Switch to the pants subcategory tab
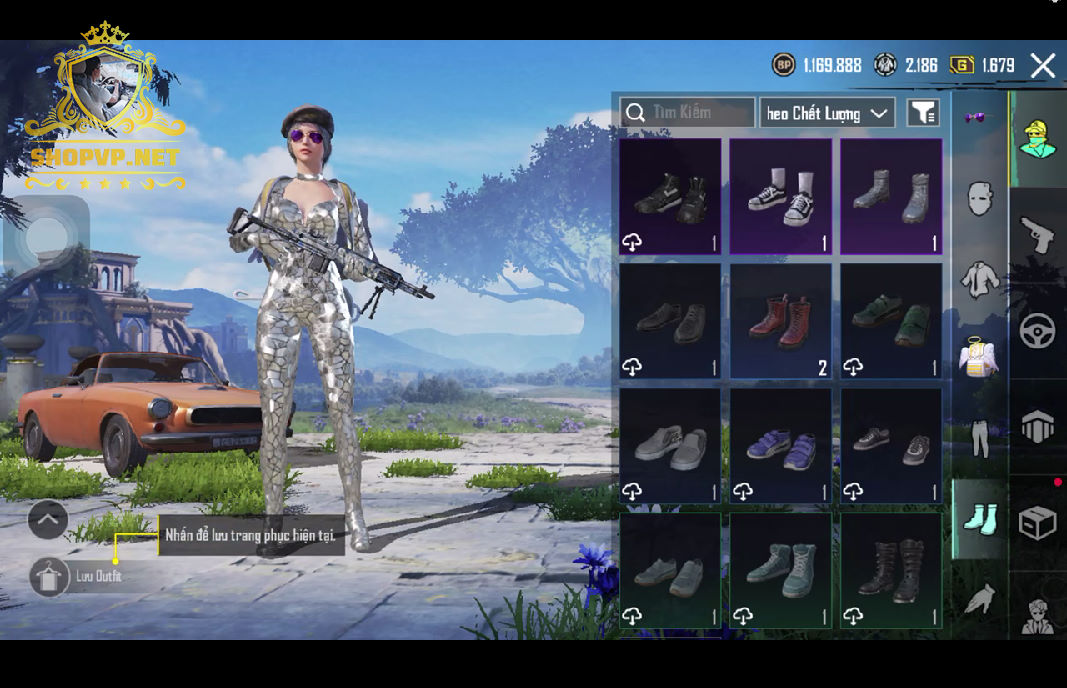The width and height of the screenshot is (1067, 688). click(x=980, y=439)
